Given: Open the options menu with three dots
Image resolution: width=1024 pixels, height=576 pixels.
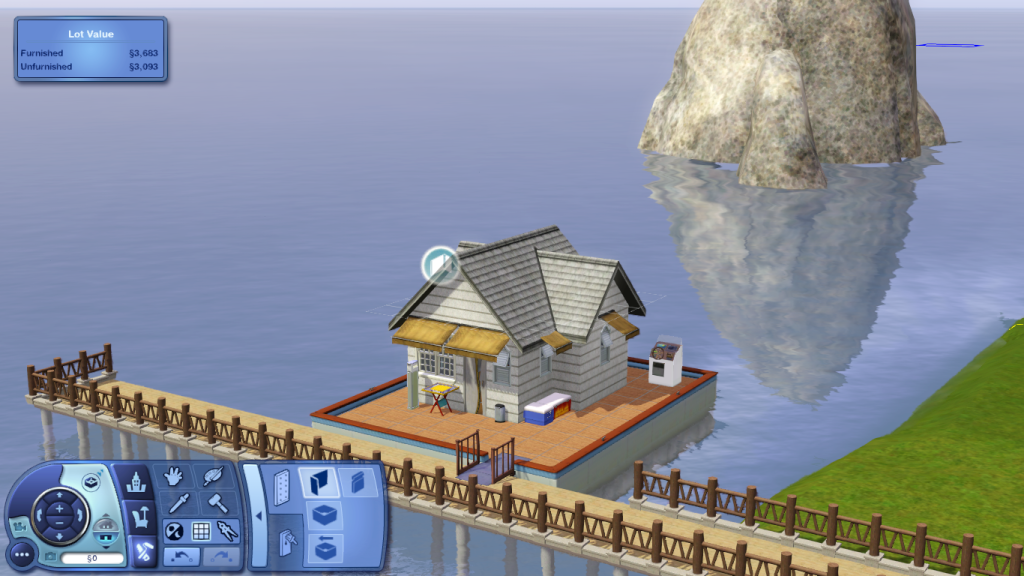Looking at the screenshot, I should (x=22, y=553).
